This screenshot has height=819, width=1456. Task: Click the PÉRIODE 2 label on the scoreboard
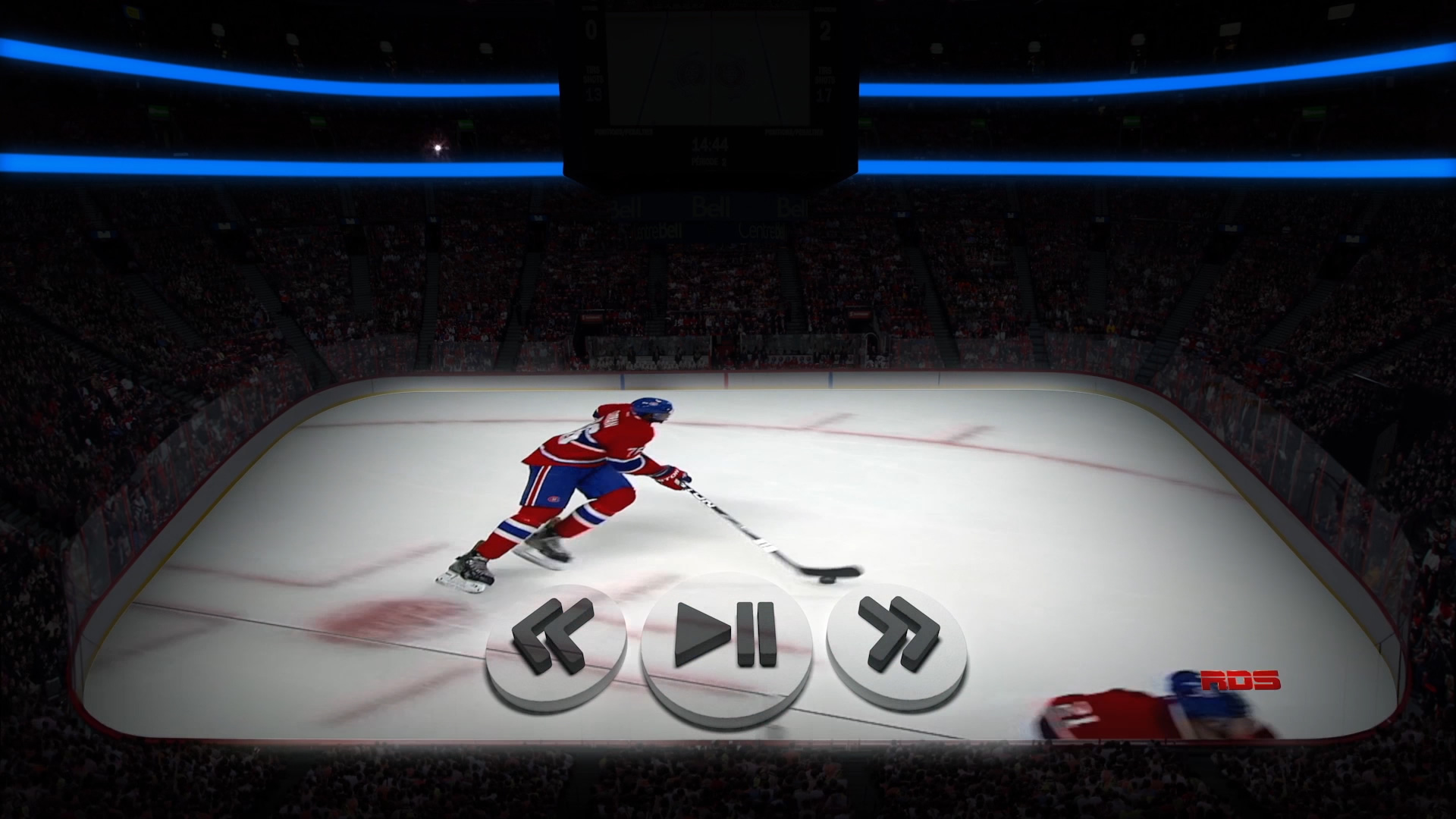click(x=709, y=161)
